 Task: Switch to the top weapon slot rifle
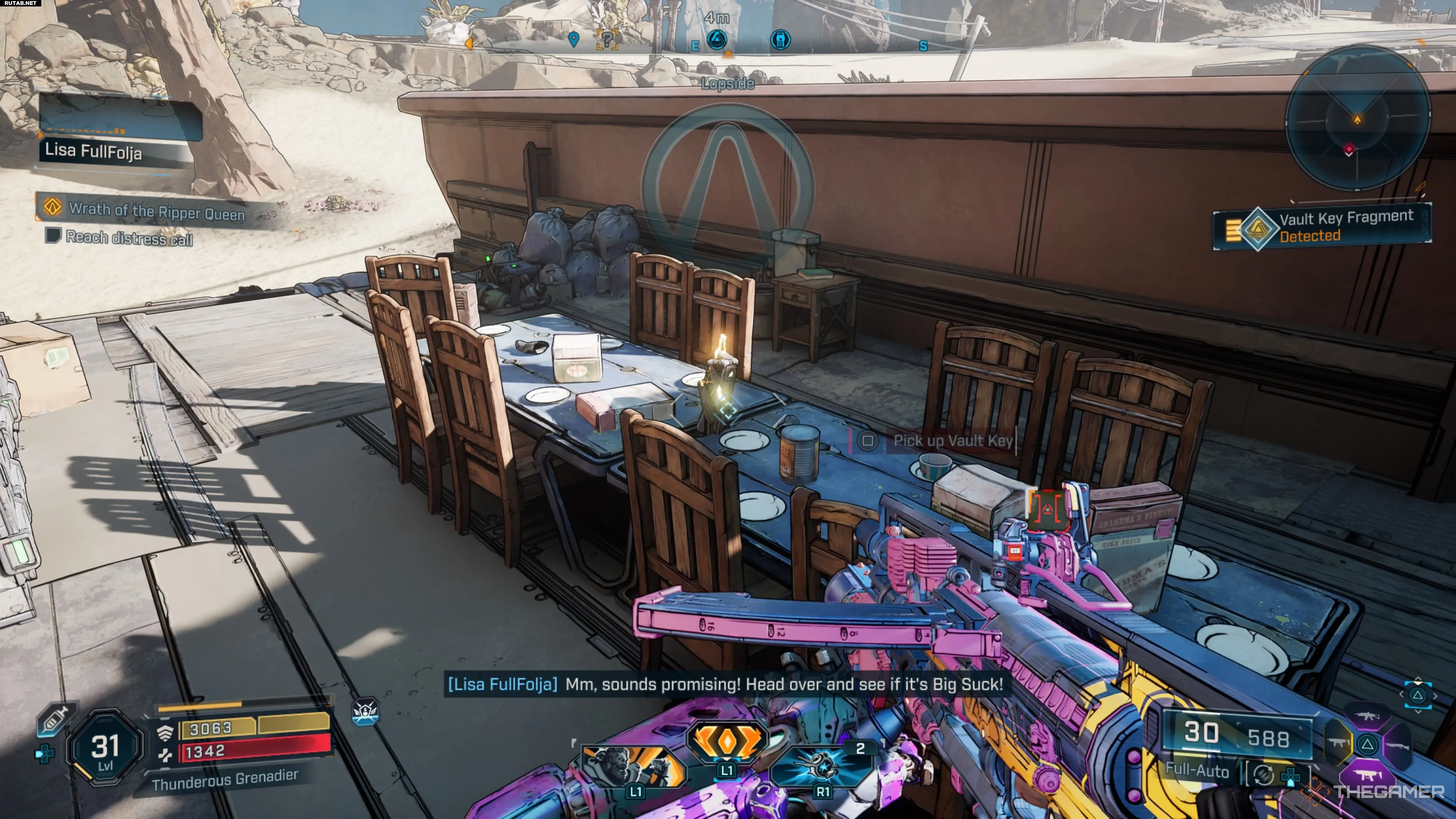pyautogui.click(x=1368, y=717)
